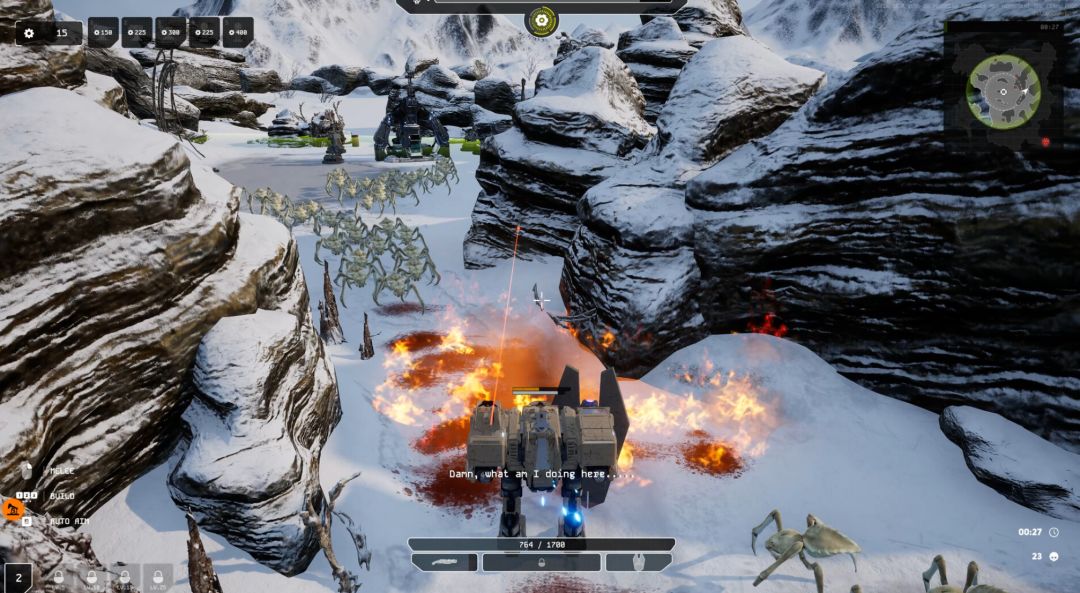Click the circular minimap
Viewport: 1080px width, 593px height.
click(x=1003, y=91)
